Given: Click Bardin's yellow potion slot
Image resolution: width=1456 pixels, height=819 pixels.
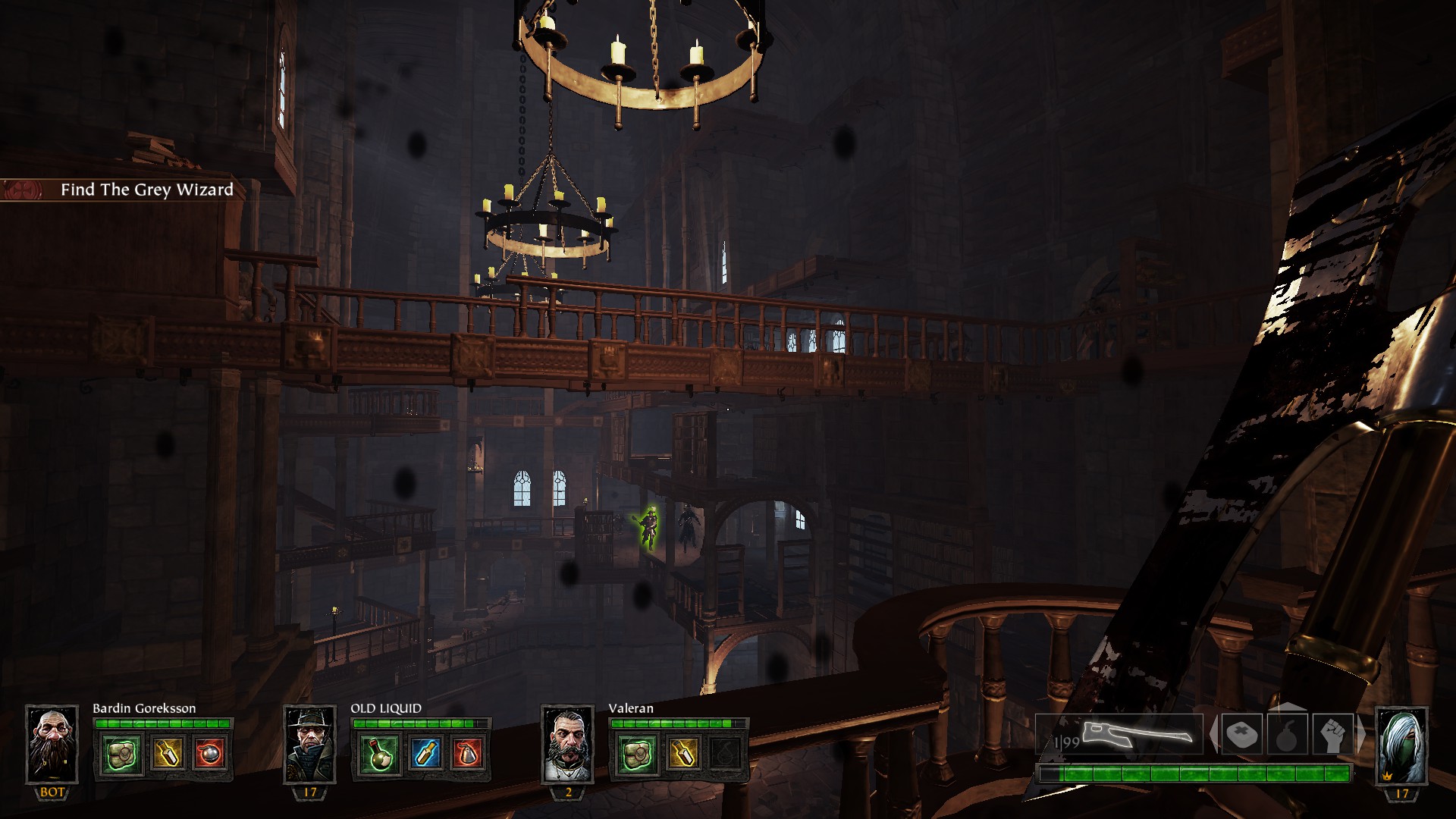Looking at the screenshot, I should [166, 753].
